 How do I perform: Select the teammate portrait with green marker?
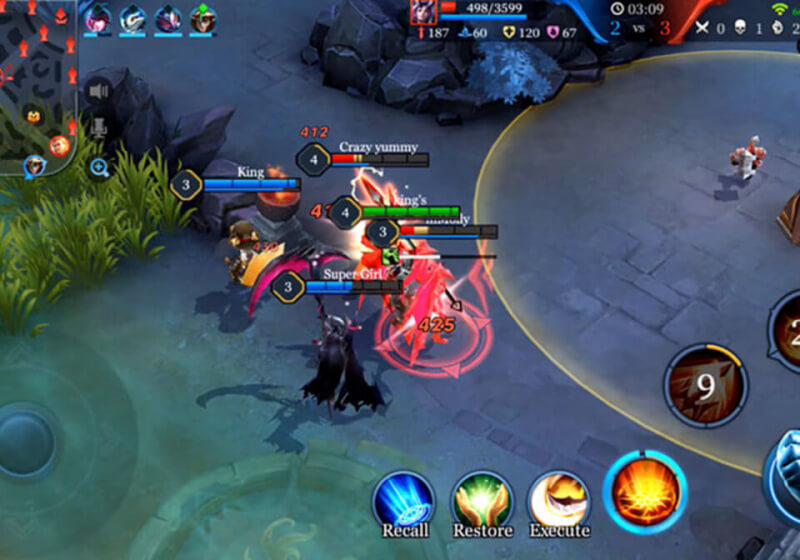tap(203, 18)
